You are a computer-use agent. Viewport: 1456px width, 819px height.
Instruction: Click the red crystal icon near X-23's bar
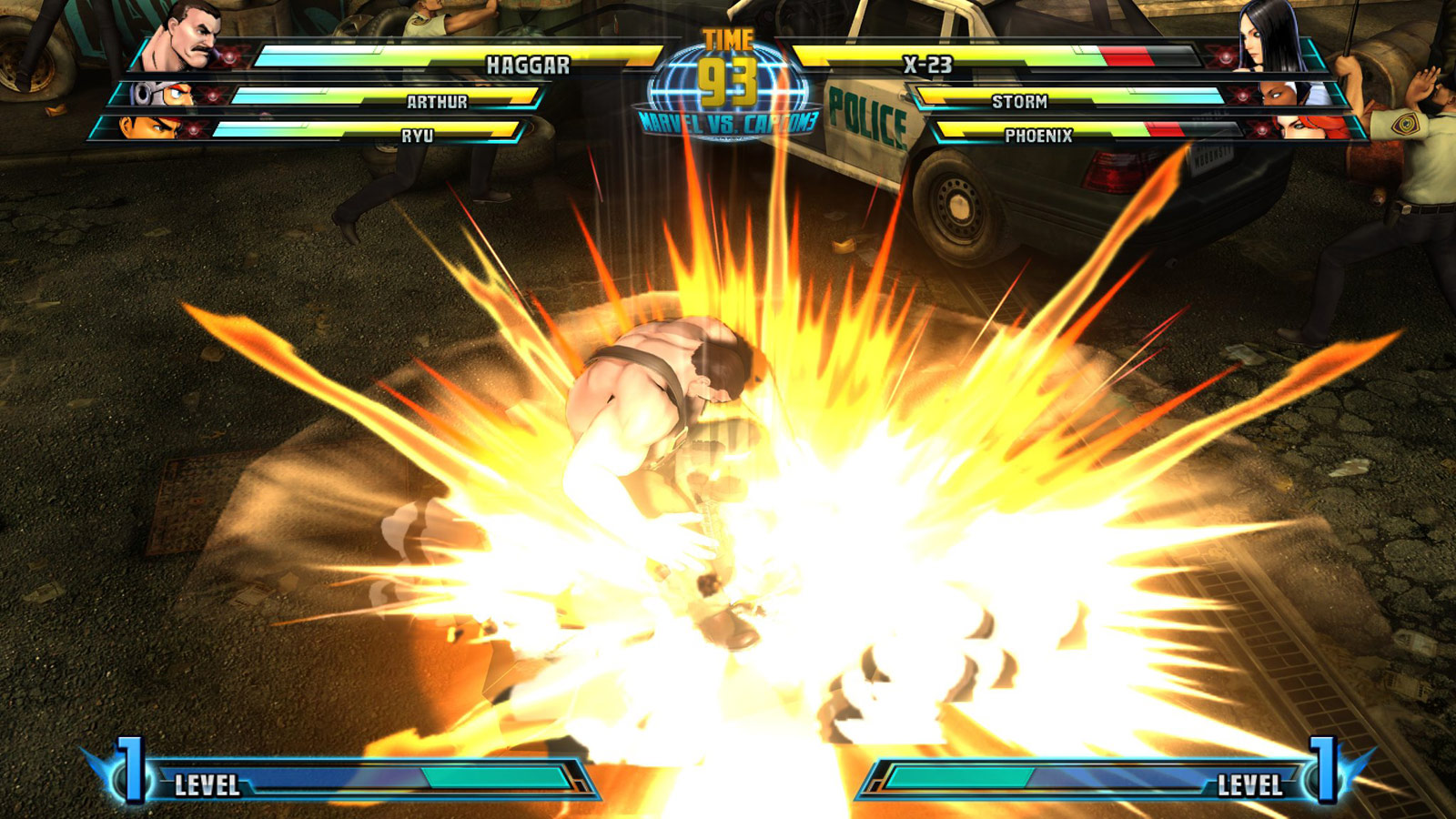(1225, 56)
